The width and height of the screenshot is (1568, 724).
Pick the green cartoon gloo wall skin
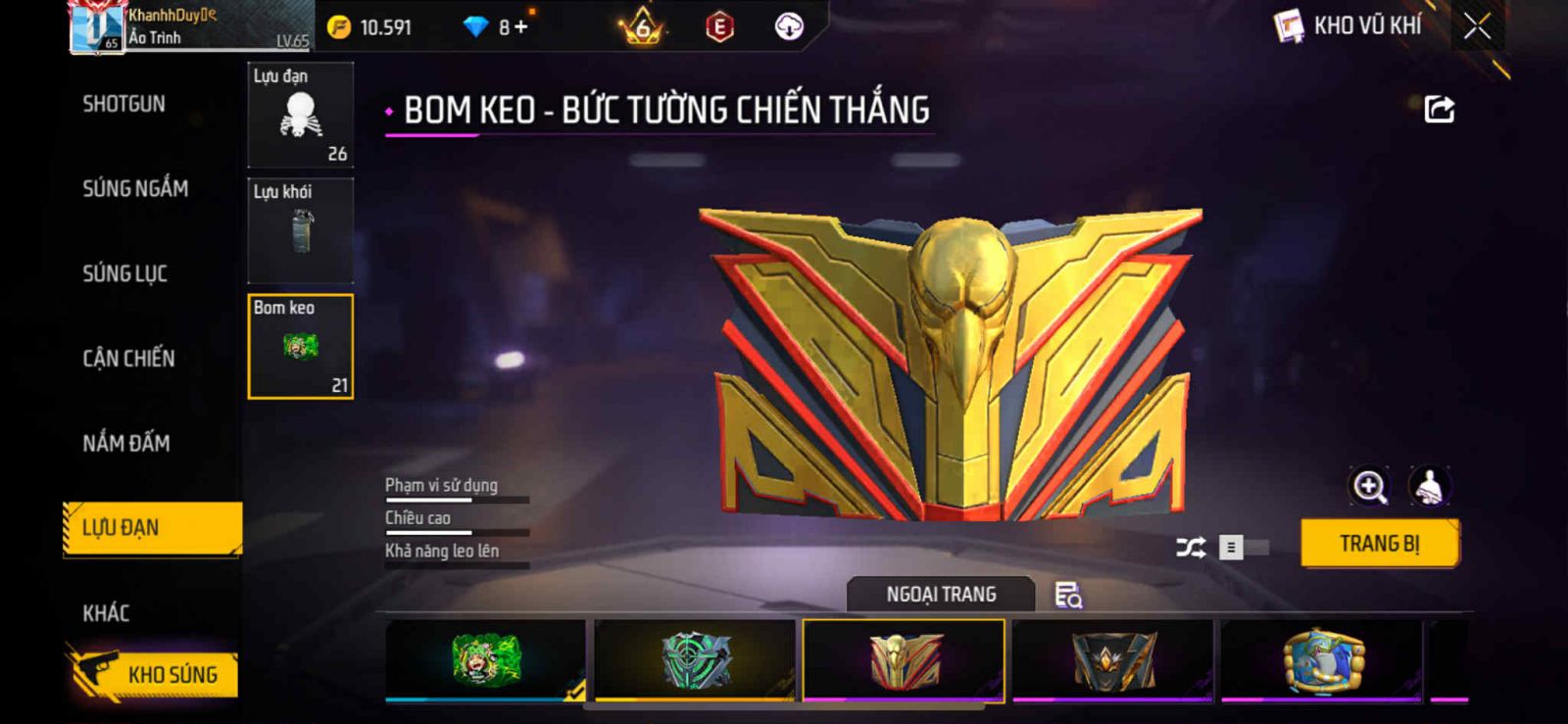tap(485, 659)
